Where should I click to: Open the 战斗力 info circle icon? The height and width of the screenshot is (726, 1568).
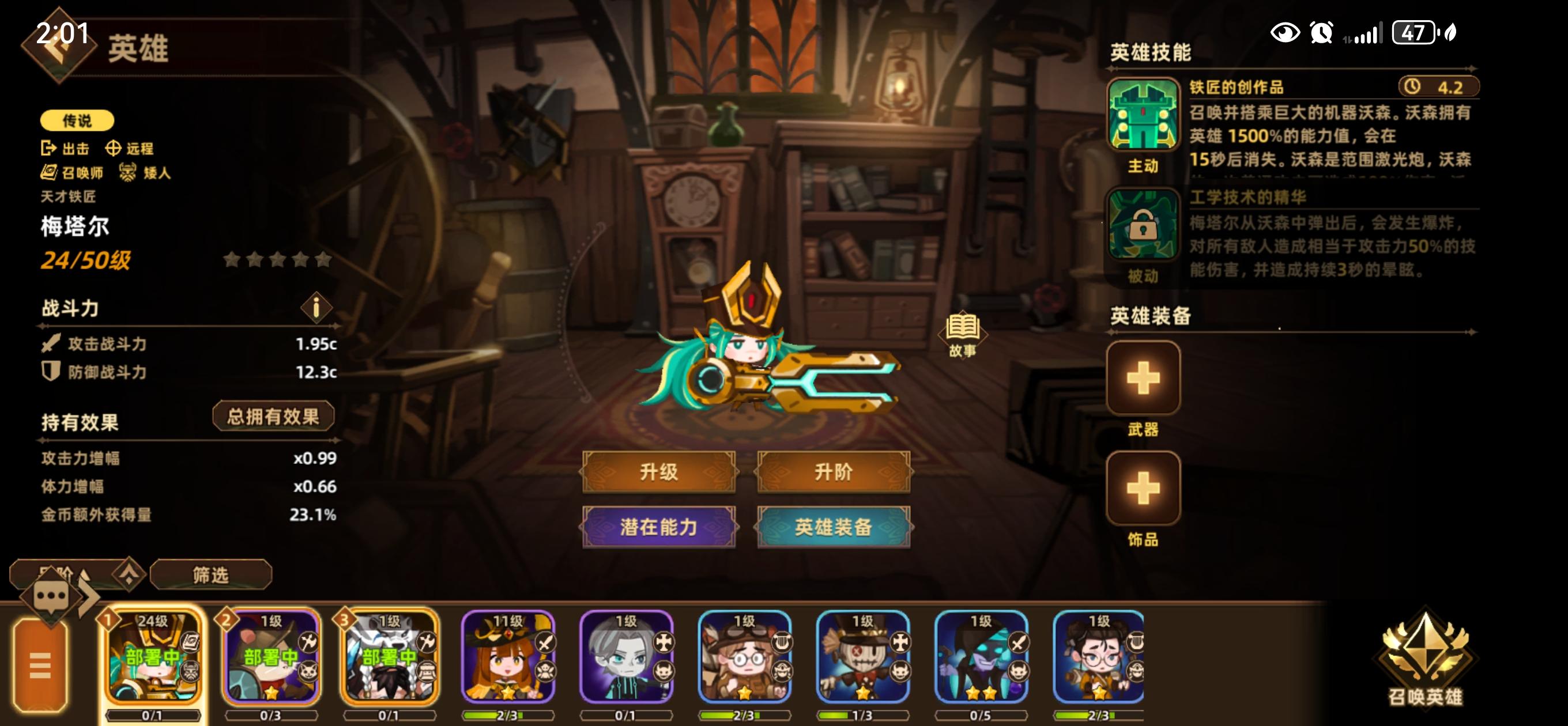click(x=315, y=308)
